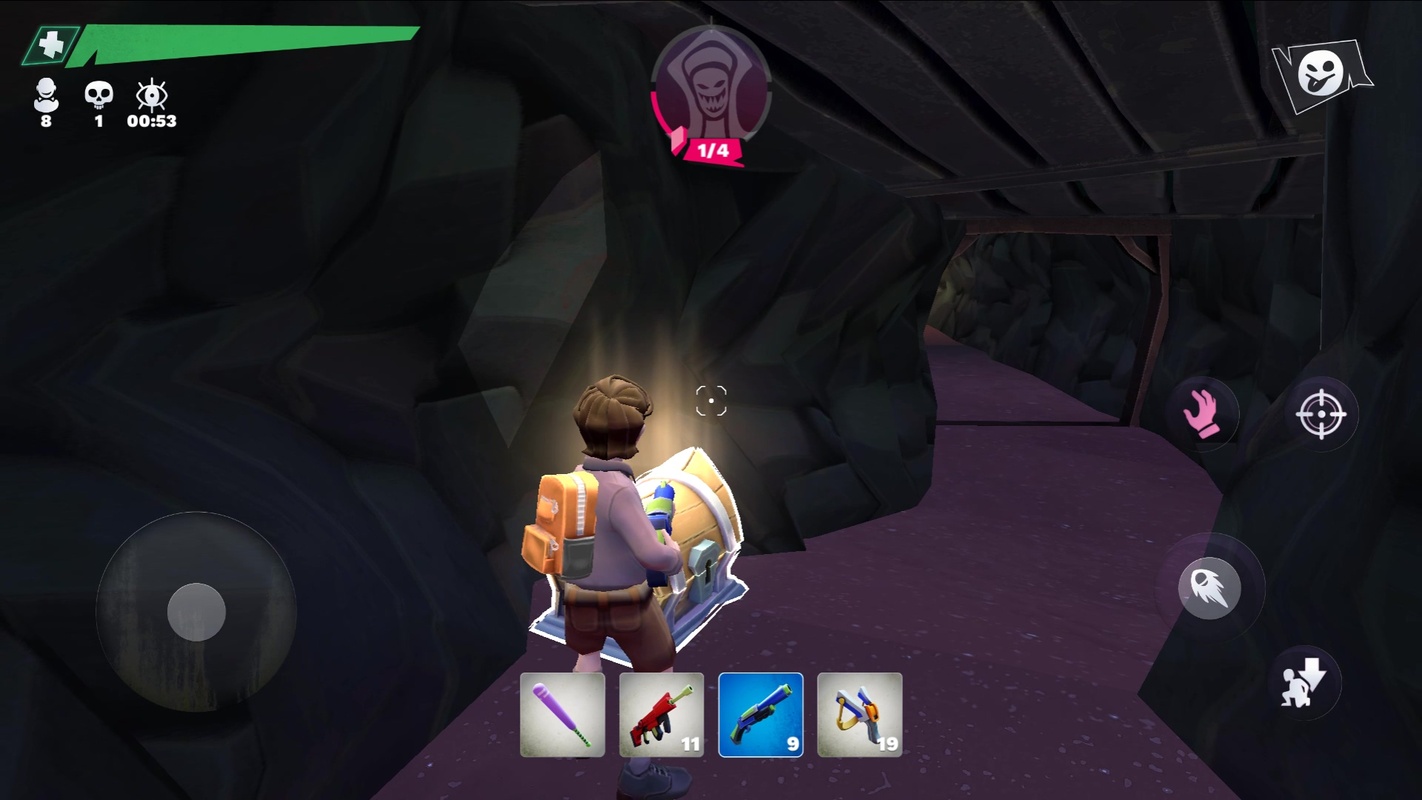1422x800 pixels.
Task: Choose the blue shotgun hotbar slot
Action: [x=760, y=714]
